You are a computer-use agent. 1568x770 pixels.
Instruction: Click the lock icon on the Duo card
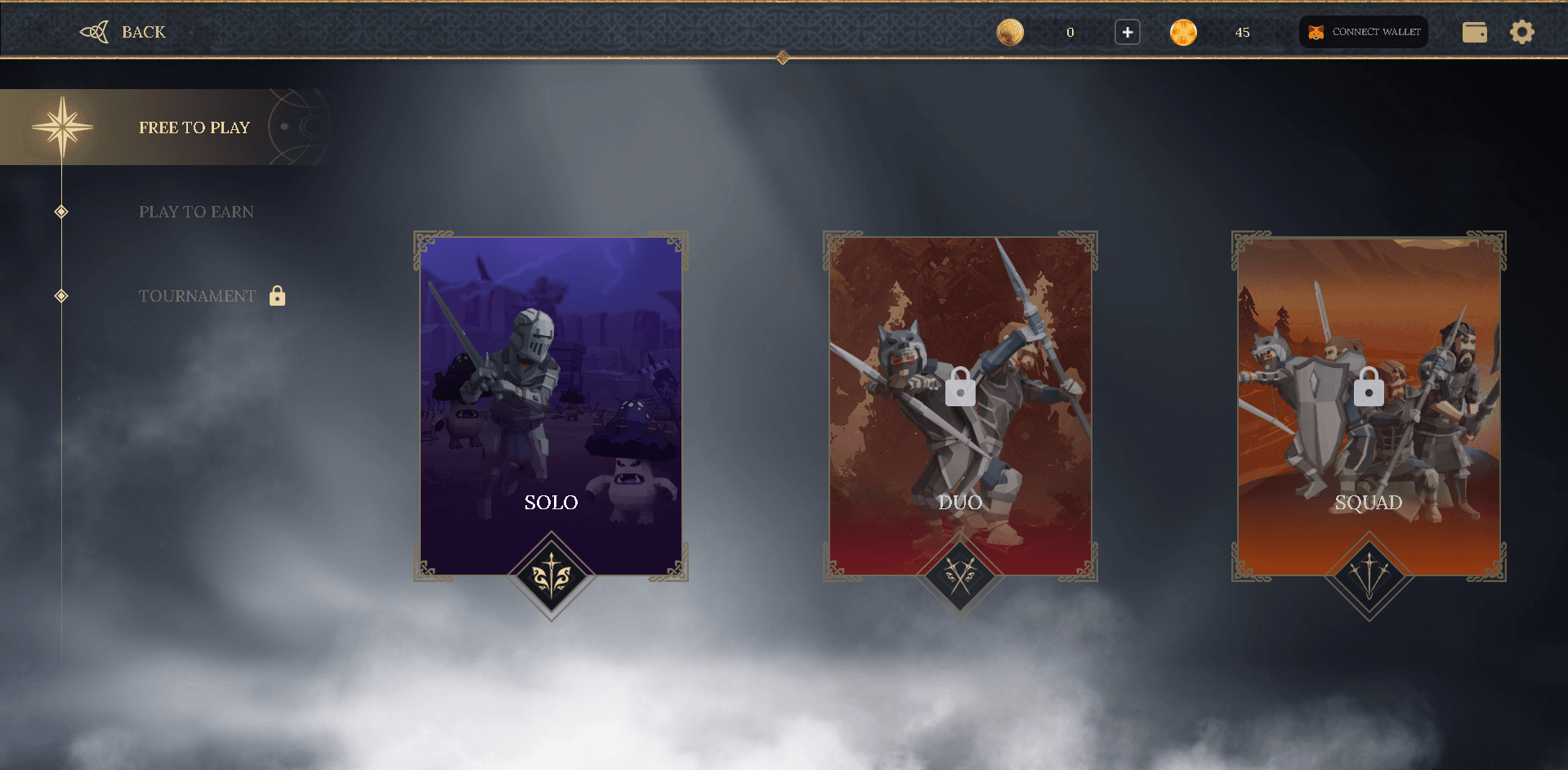click(959, 387)
